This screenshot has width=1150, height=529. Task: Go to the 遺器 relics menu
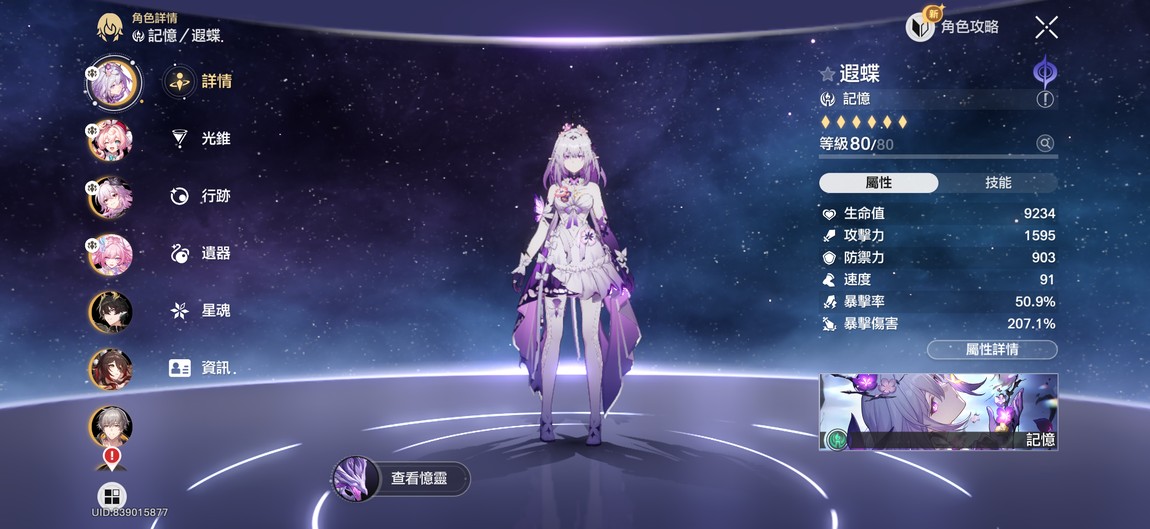pos(200,254)
